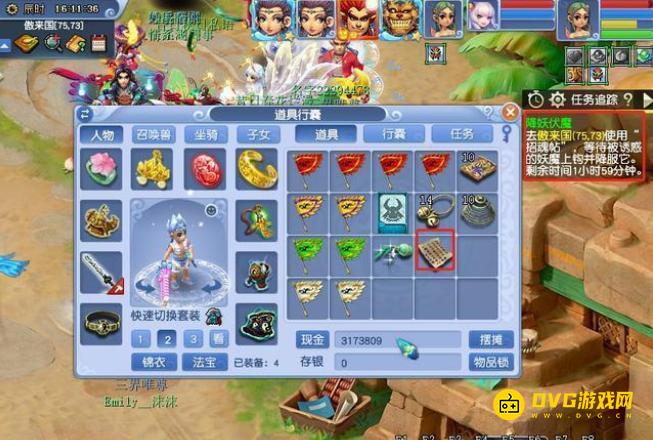Screen dimensions: 653x440
Task: Click the pink lotus equipment slot
Action: pos(102,168)
